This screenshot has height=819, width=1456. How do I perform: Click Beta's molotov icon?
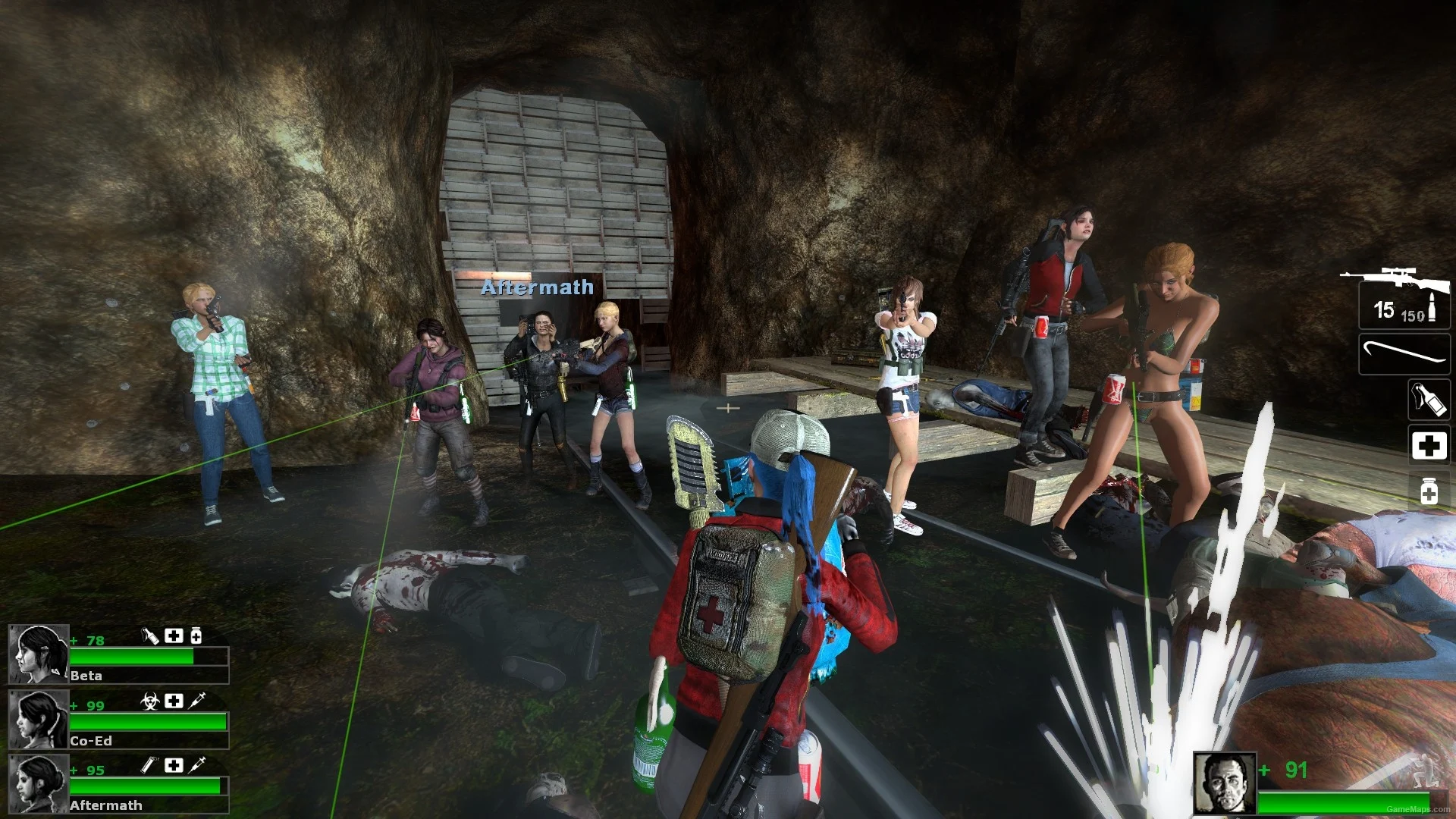click(x=150, y=635)
